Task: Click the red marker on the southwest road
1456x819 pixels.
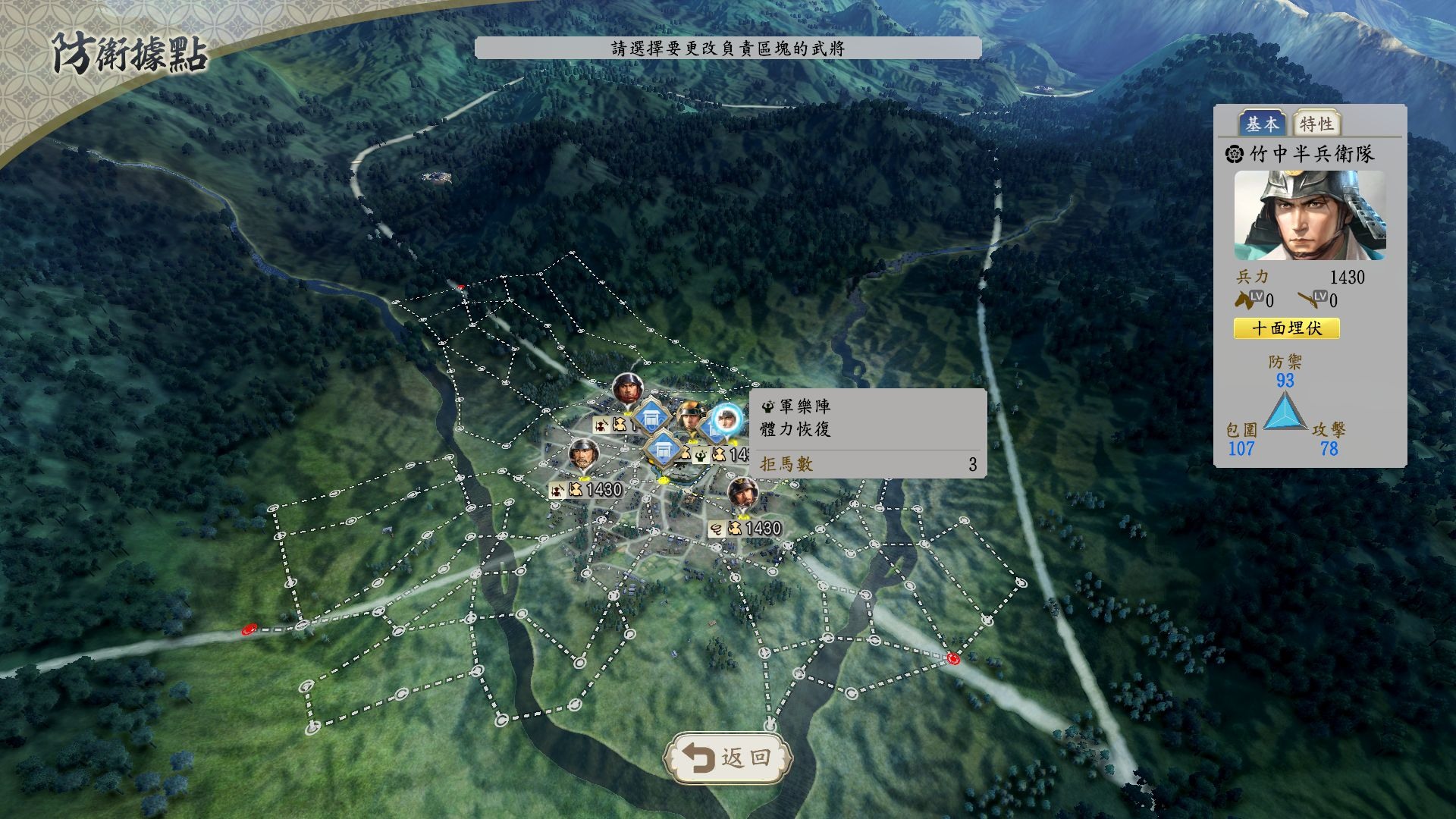Action: coord(248,629)
